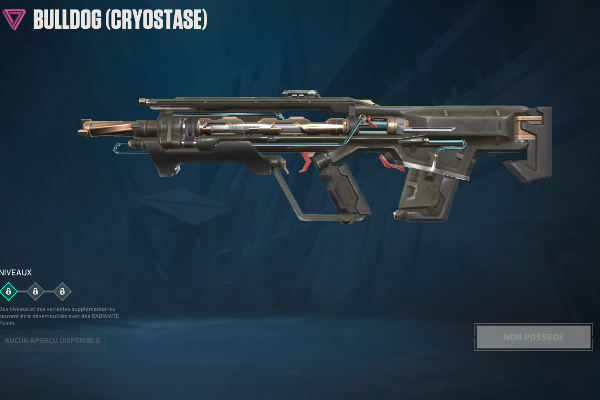Click the Aucun Aperçu Disponible button
This screenshot has height=400, width=600.
click(52, 341)
